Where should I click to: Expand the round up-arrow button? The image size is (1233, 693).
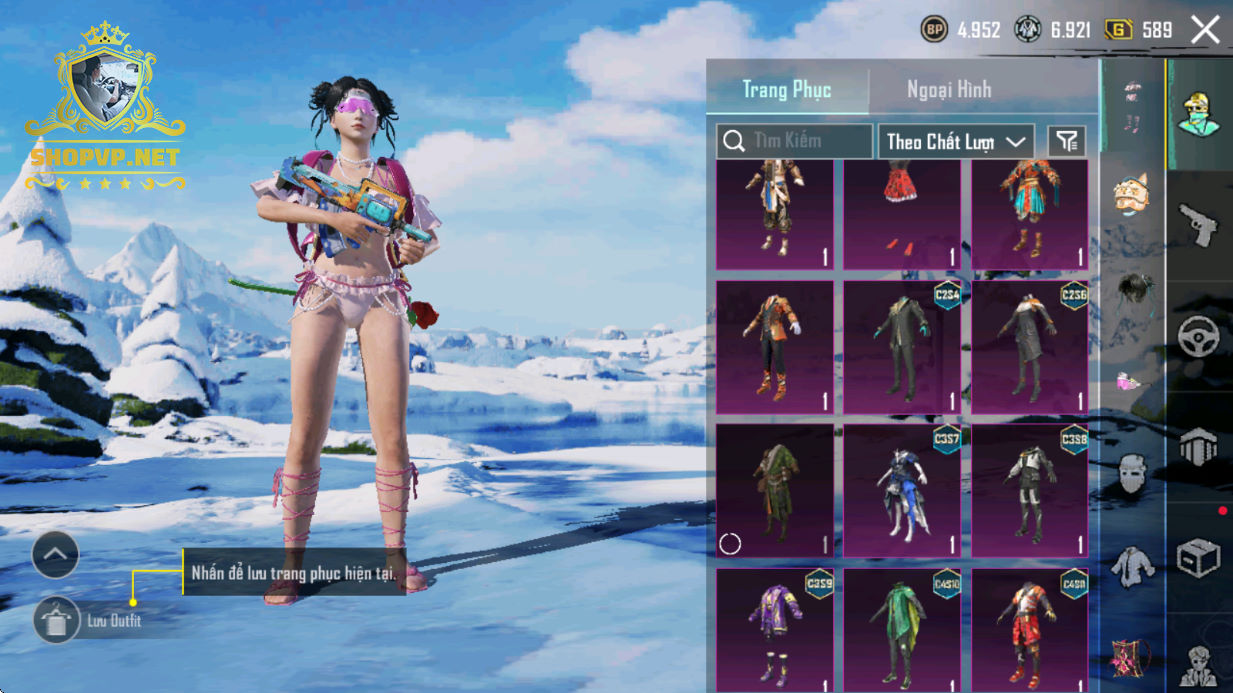tap(55, 554)
